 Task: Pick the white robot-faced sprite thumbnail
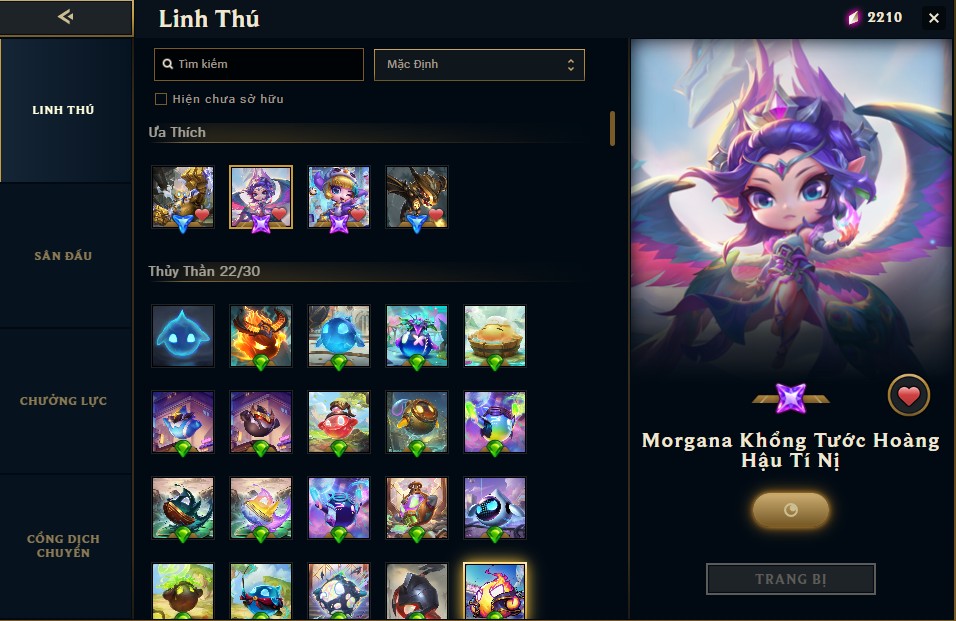495,507
